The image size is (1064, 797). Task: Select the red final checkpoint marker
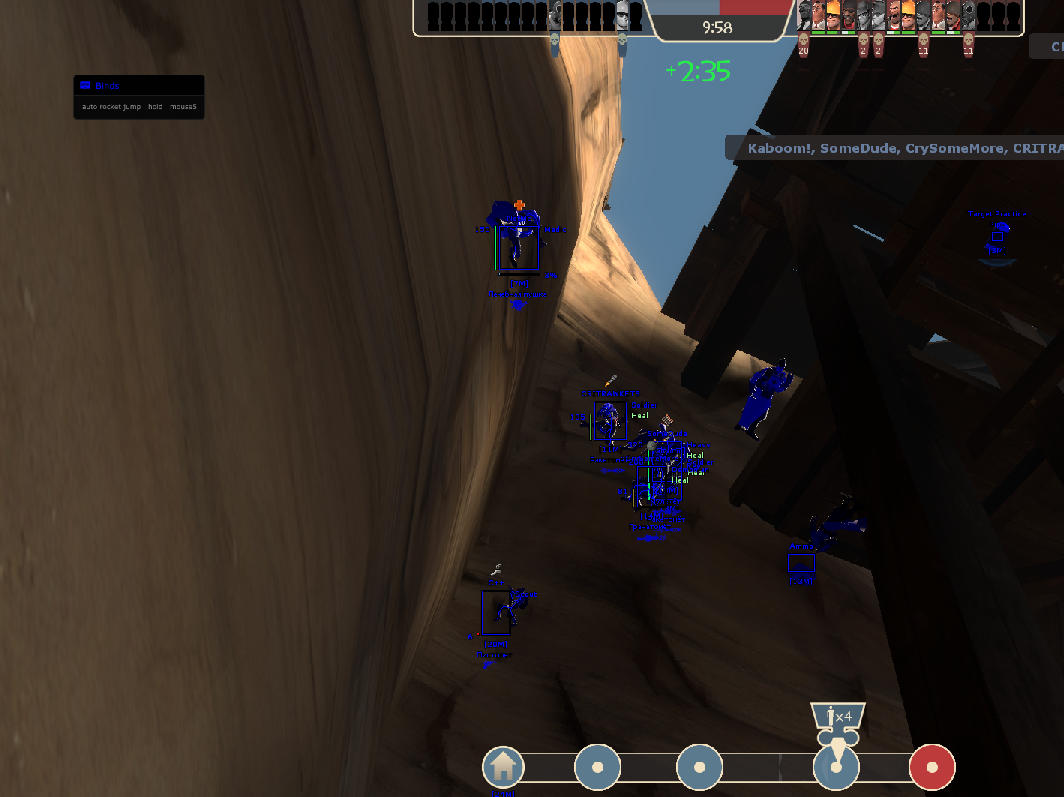[931, 768]
